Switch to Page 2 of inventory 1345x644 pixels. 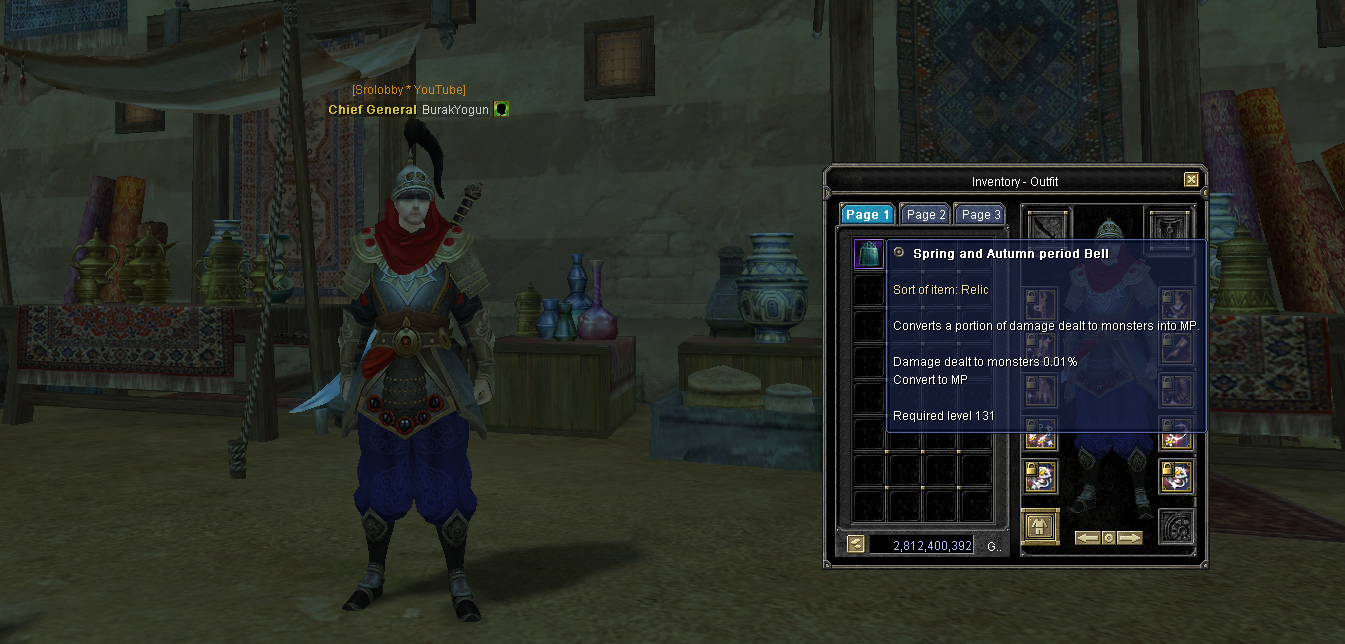pyautogui.click(x=925, y=215)
